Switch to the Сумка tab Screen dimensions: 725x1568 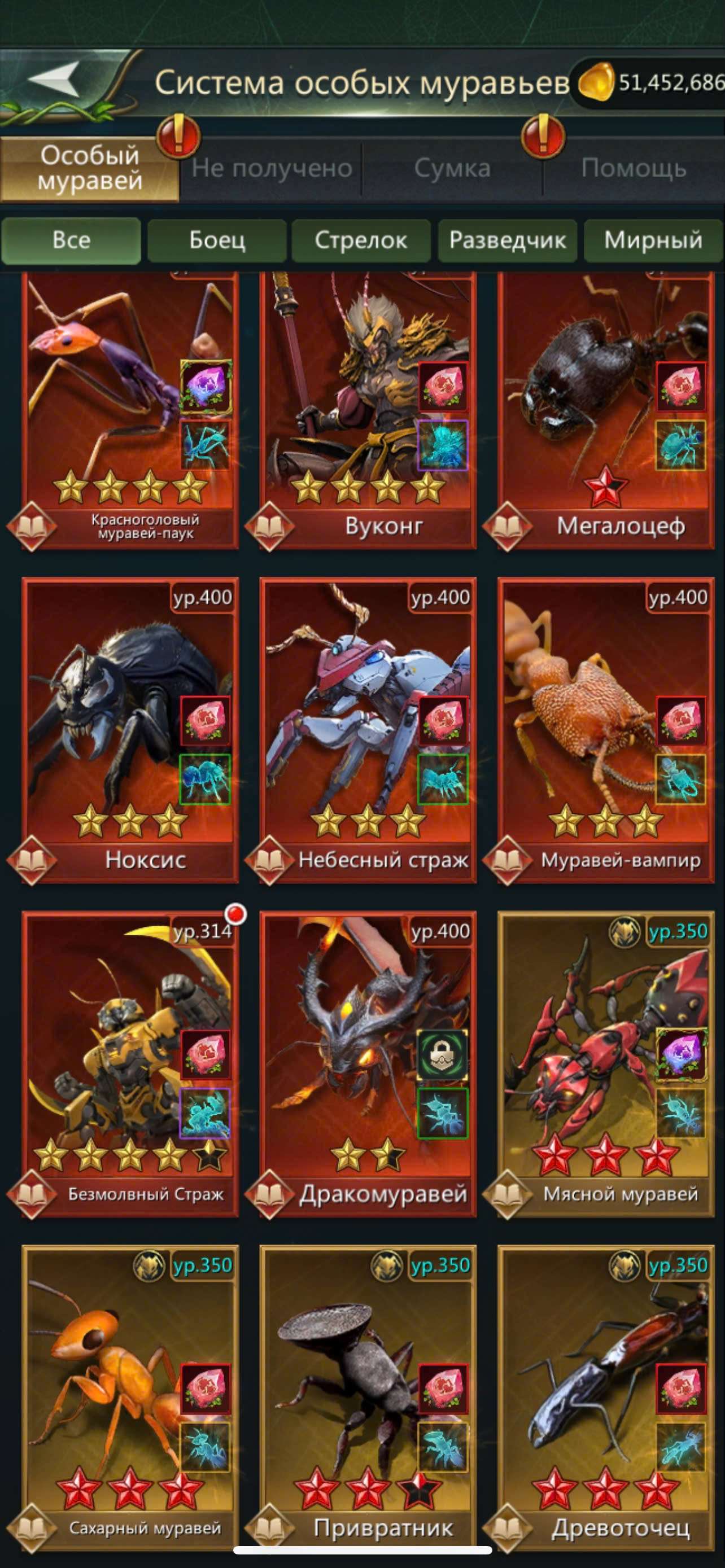point(453,169)
